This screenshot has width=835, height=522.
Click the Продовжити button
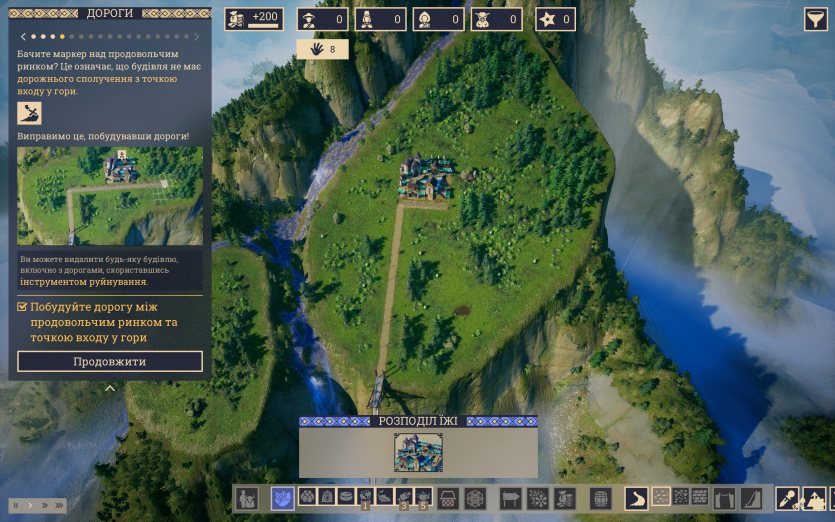[x=110, y=361]
